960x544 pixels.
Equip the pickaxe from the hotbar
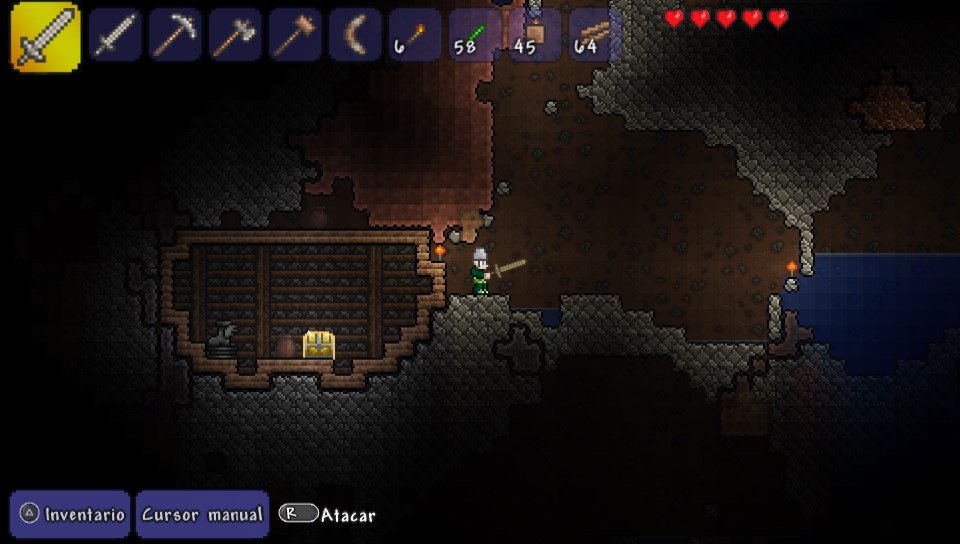(175, 35)
